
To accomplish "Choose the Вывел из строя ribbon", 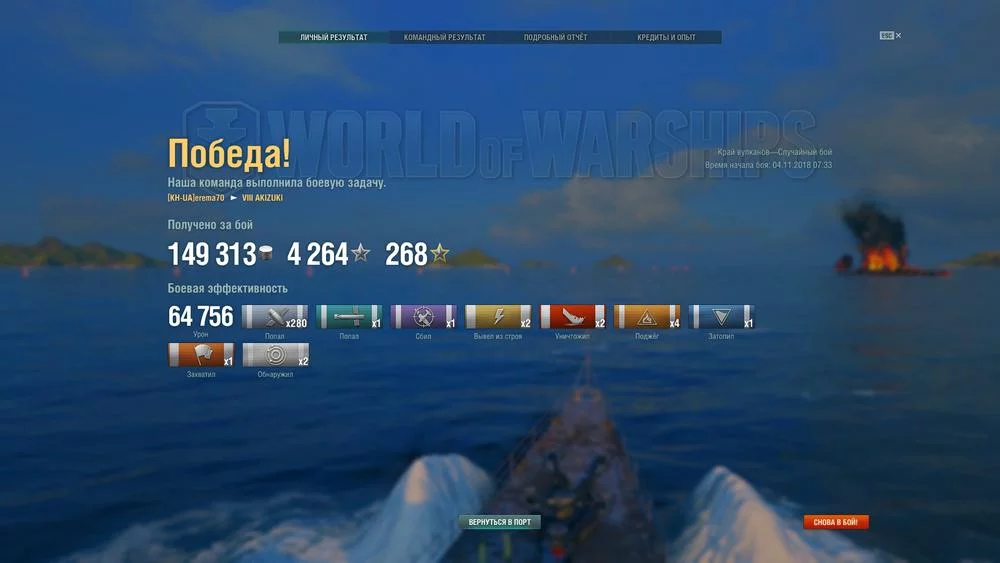I will coord(498,317).
